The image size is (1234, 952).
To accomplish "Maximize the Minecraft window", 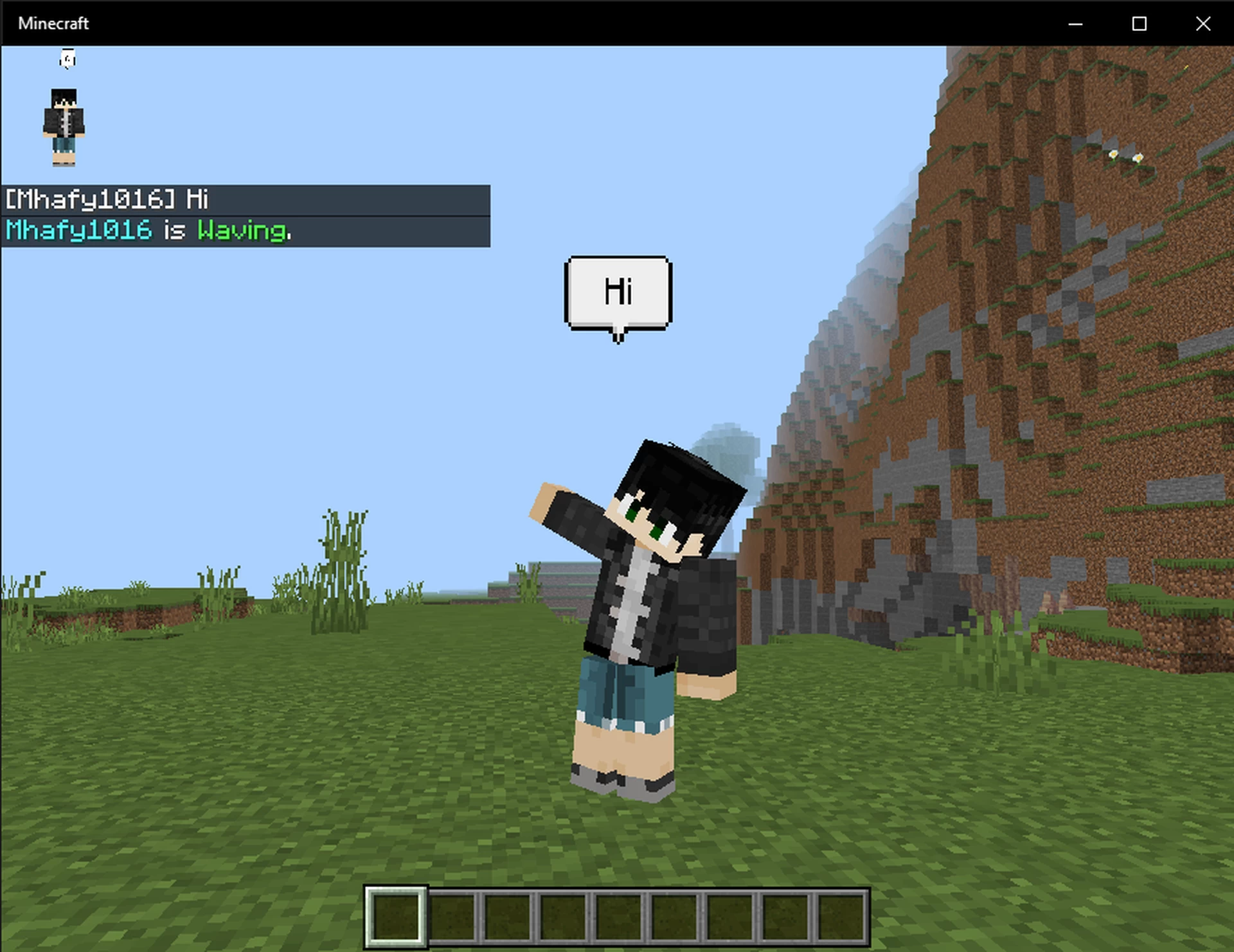I will tap(1139, 24).
